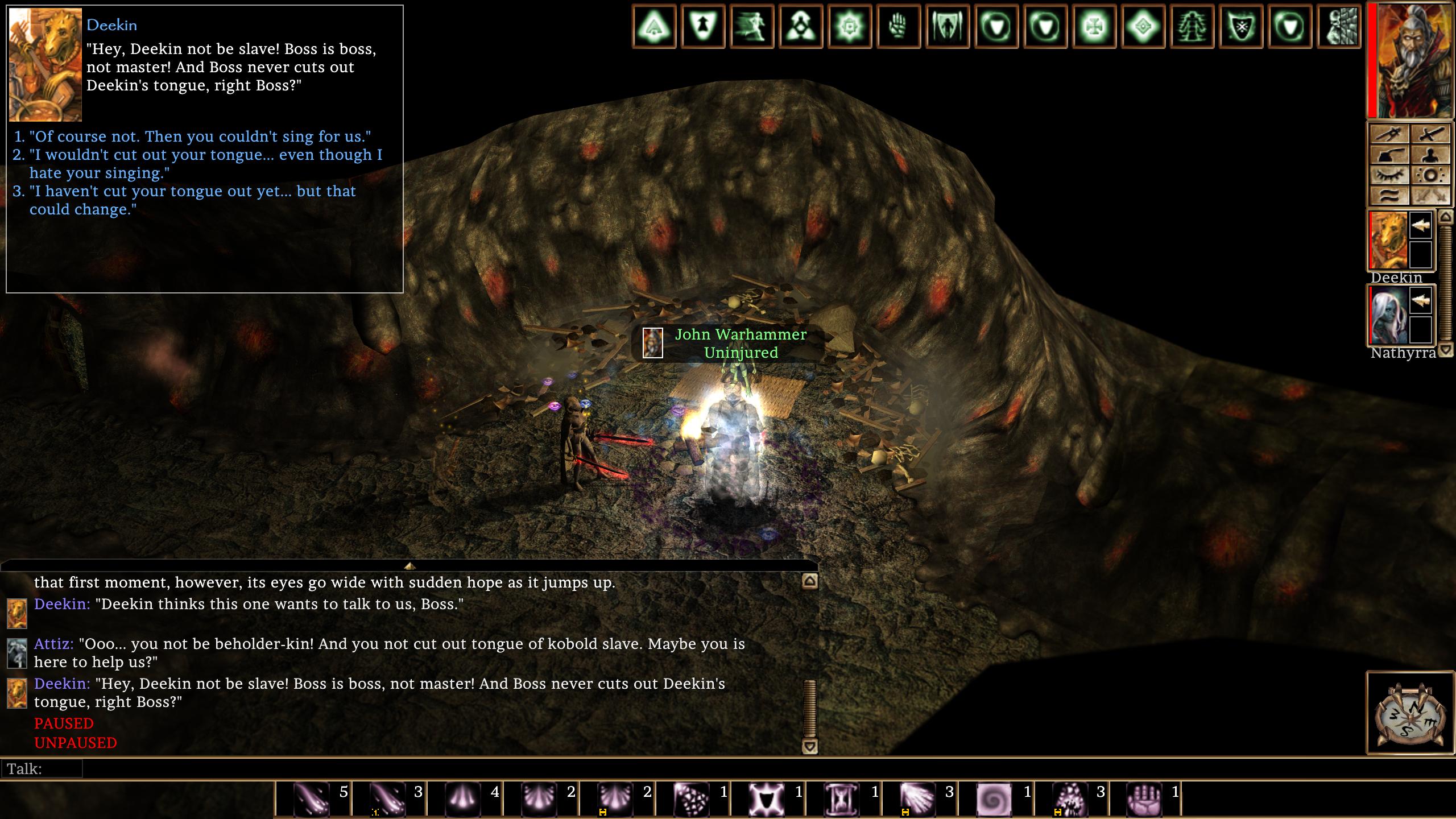The image size is (1456, 819).
Task: Click the running figure haste effect icon
Action: coord(751,26)
